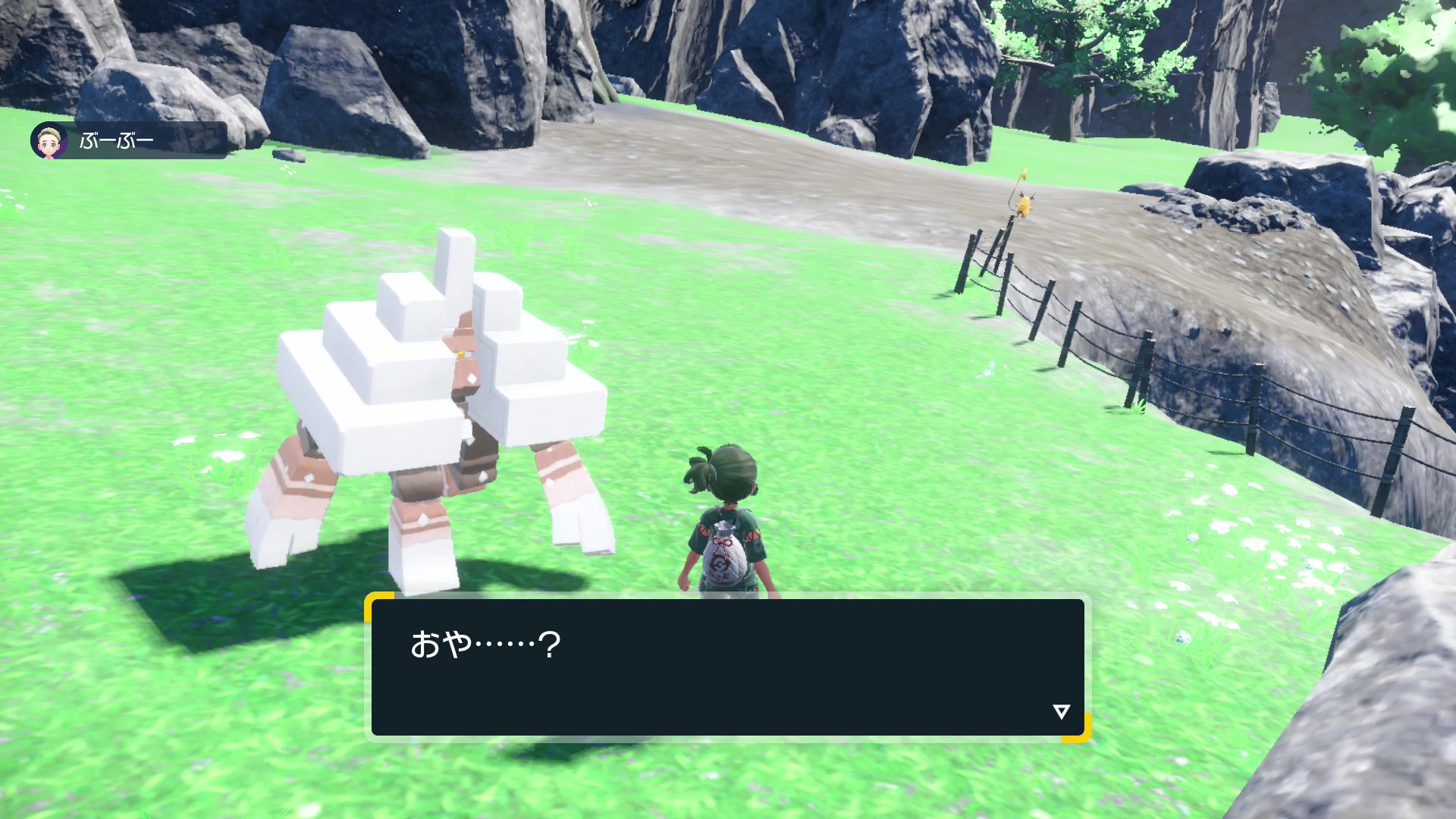1456x819 pixels.
Task: Advance the dialogue with the white arrow
Action: (1061, 711)
